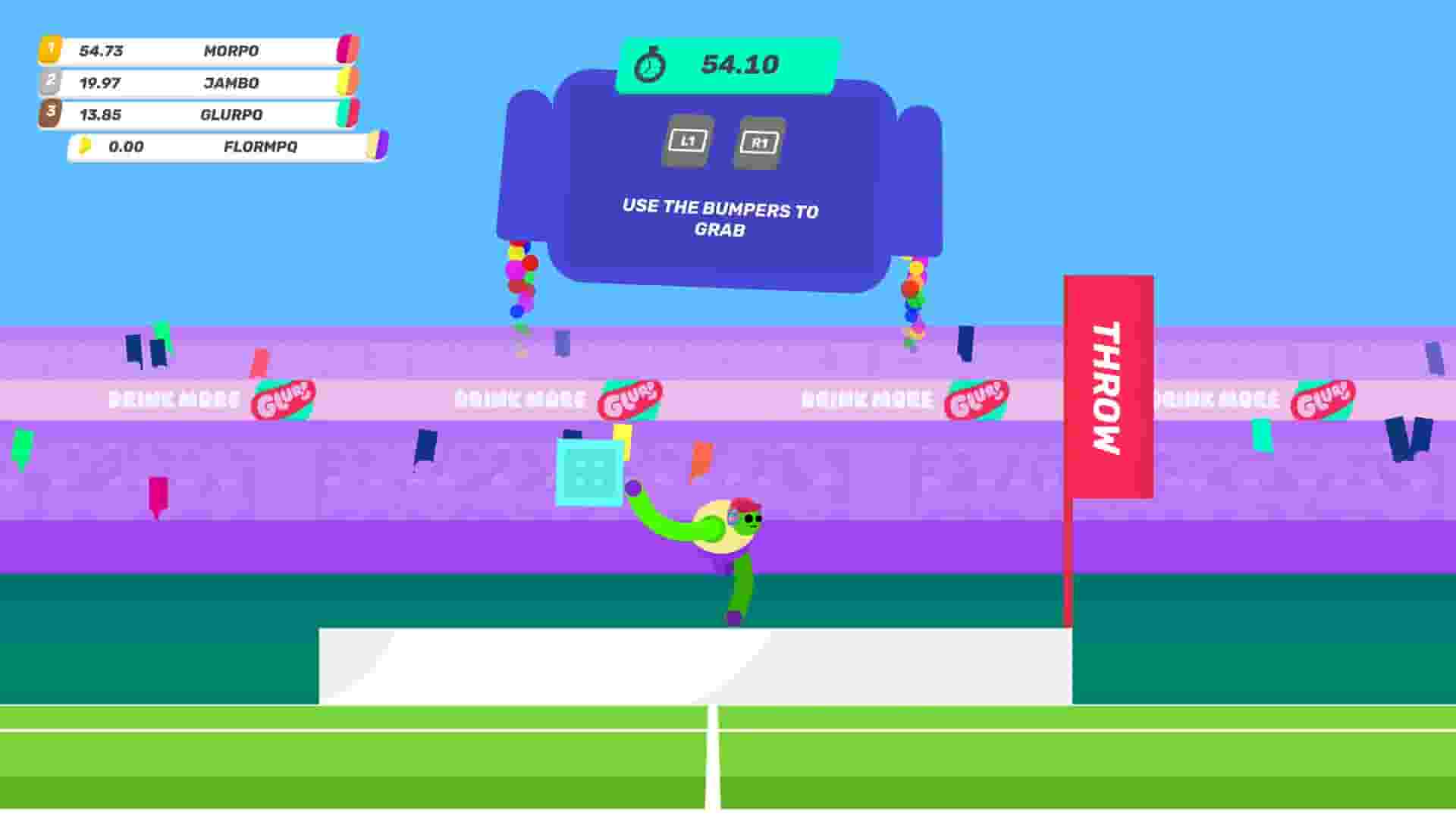
Task: Click the gold medal icon beside MORPO
Action: pos(49,50)
